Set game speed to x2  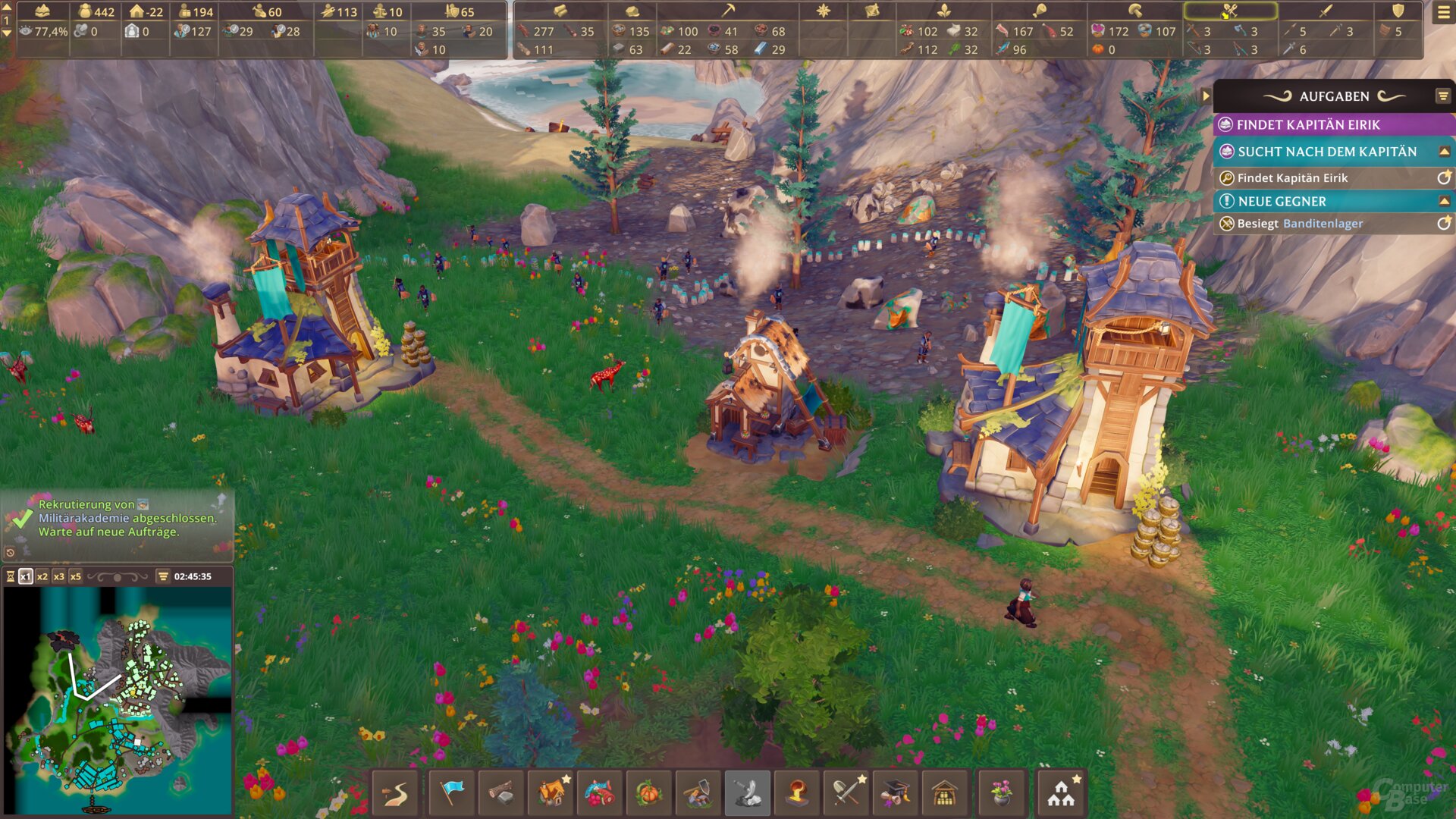tap(42, 576)
